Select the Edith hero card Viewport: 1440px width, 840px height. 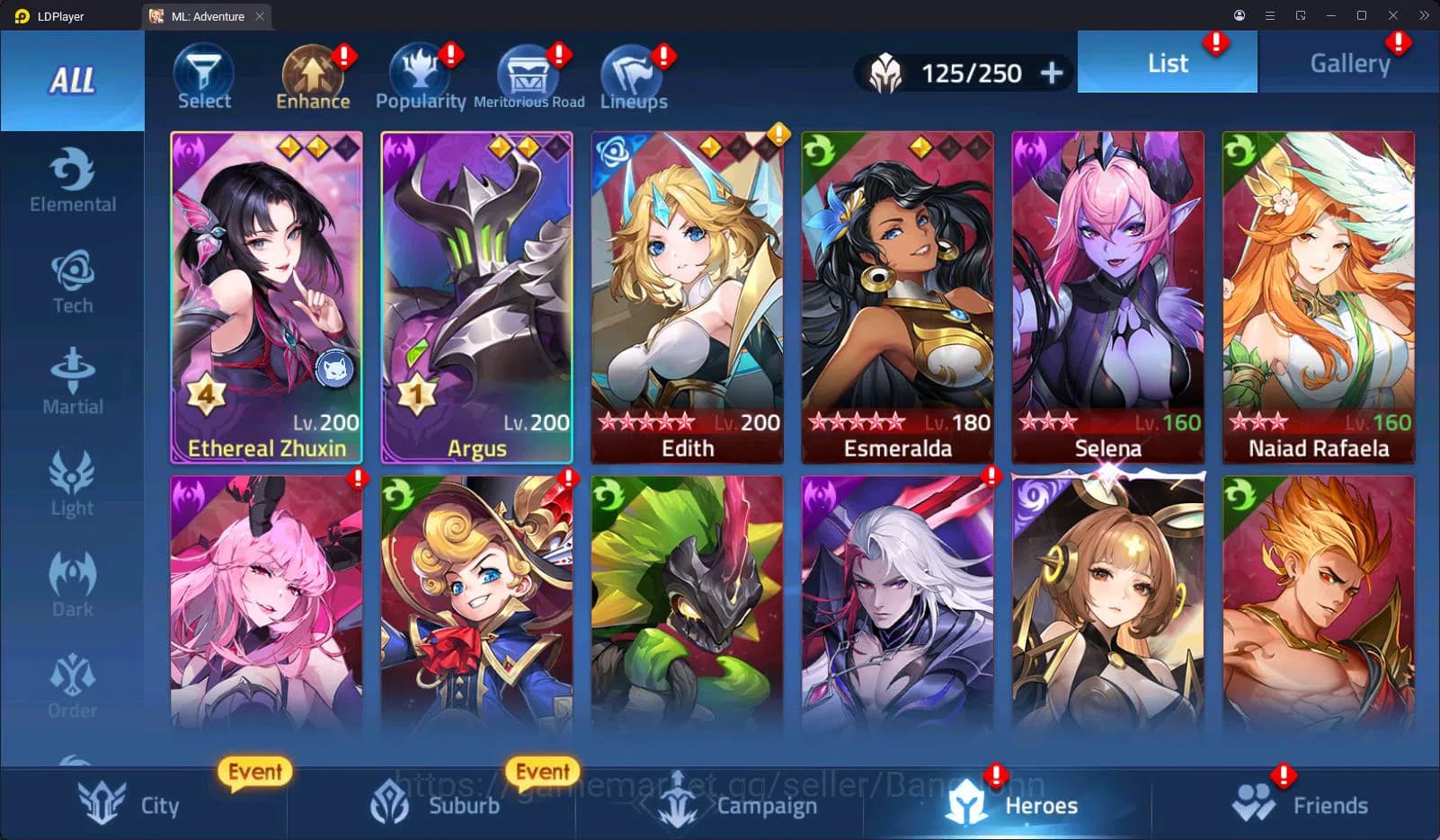click(687, 296)
